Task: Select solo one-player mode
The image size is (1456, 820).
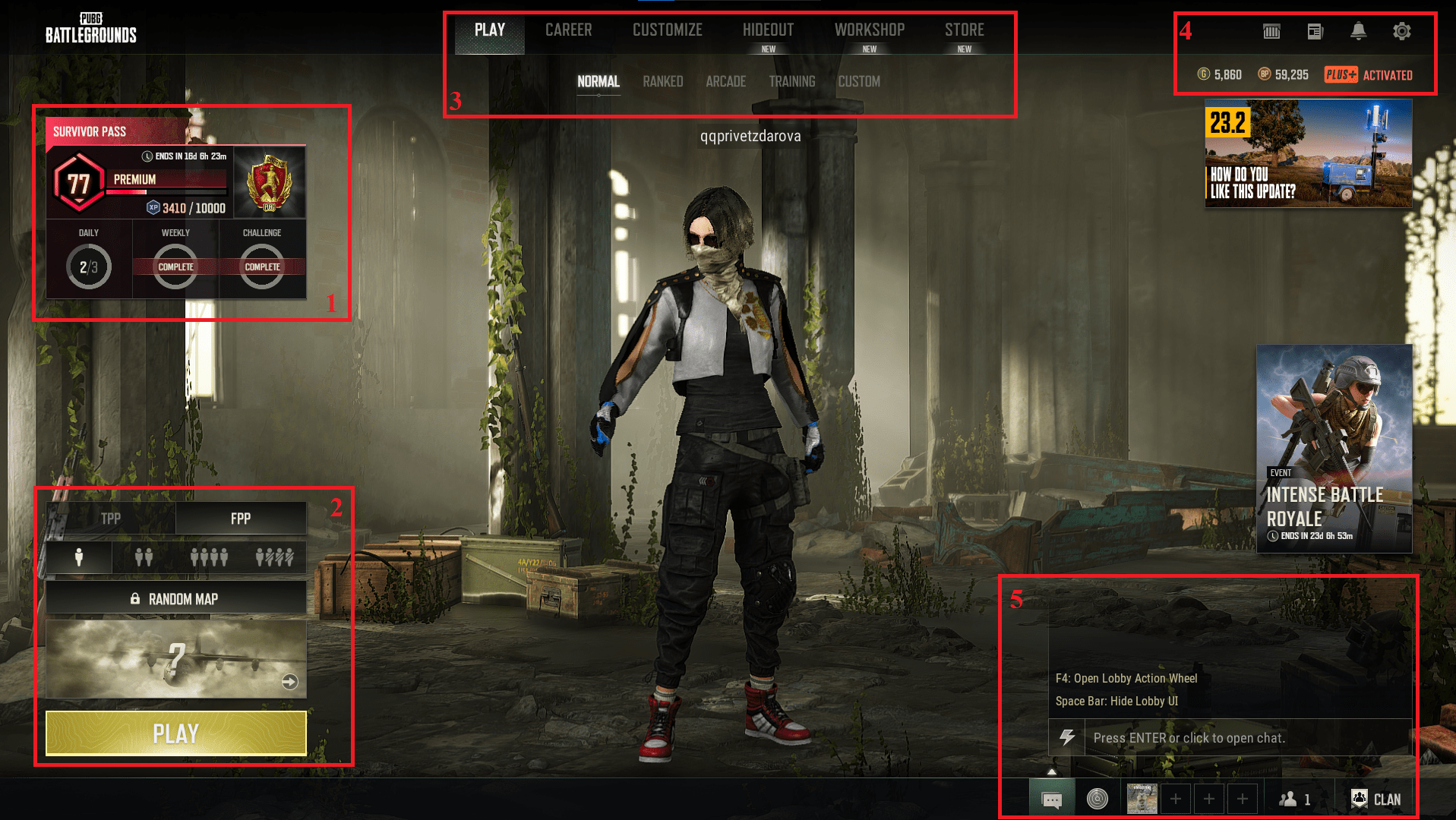Action: (x=81, y=558)
